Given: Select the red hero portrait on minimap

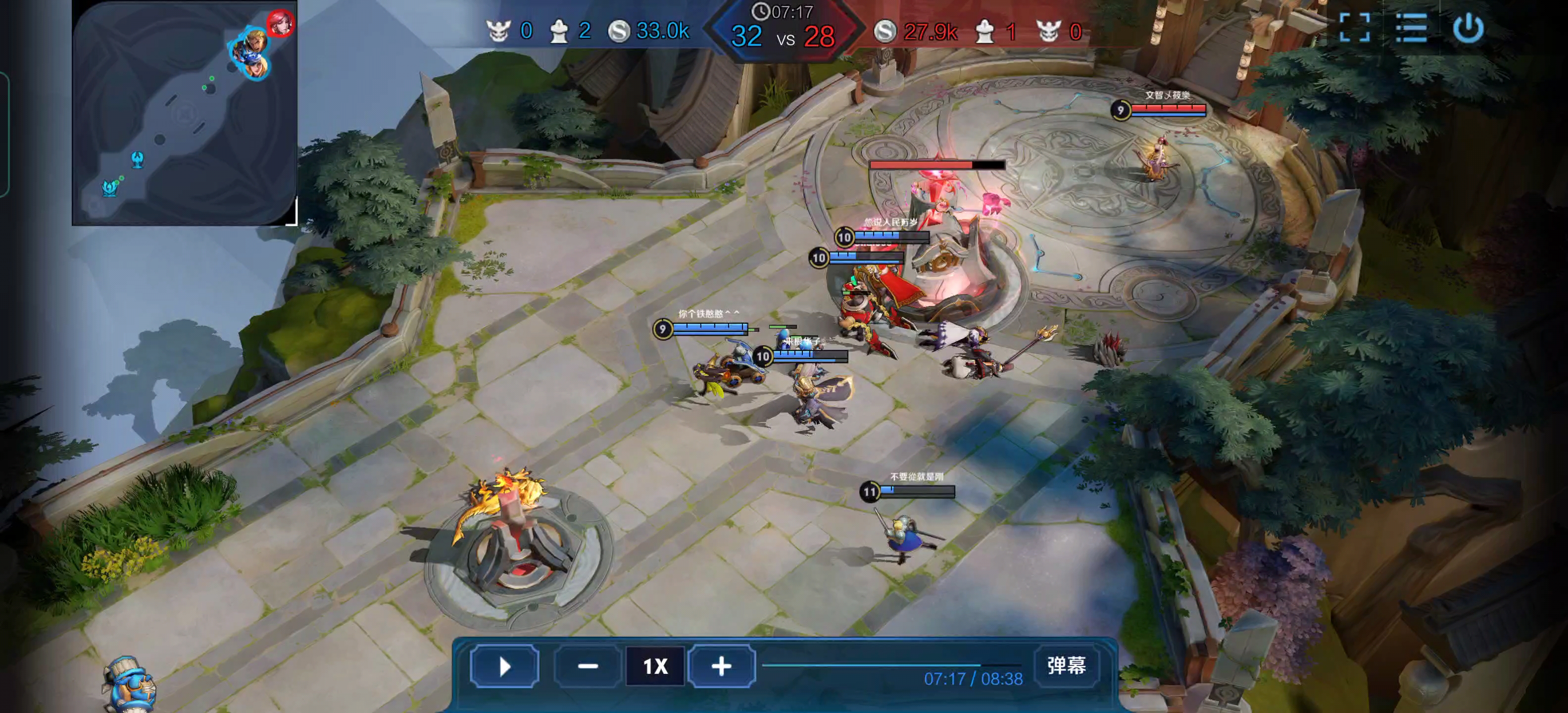Looking at the screenshot, I should coord(280,23).
